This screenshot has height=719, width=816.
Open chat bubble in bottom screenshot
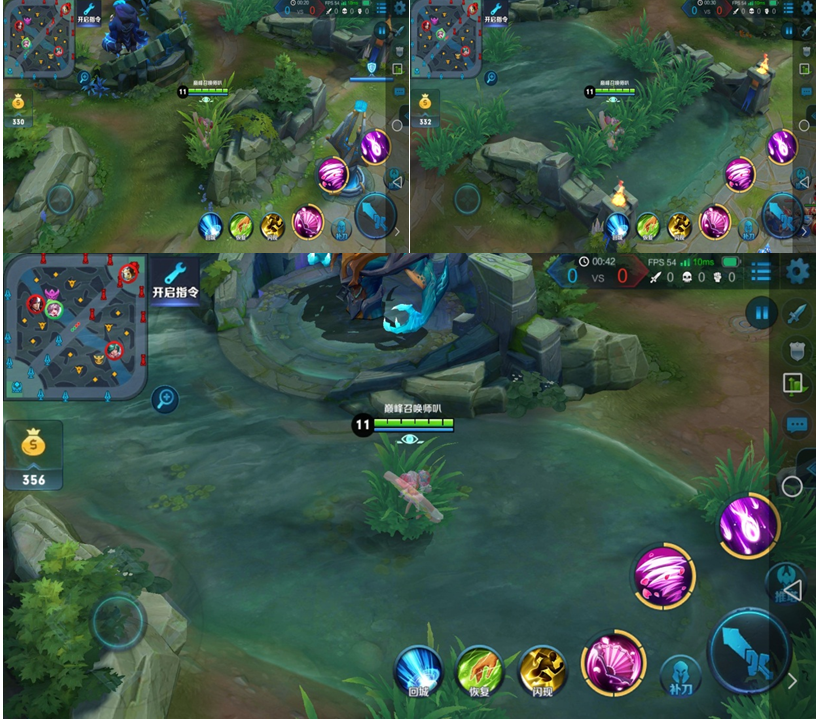[796, 425]
